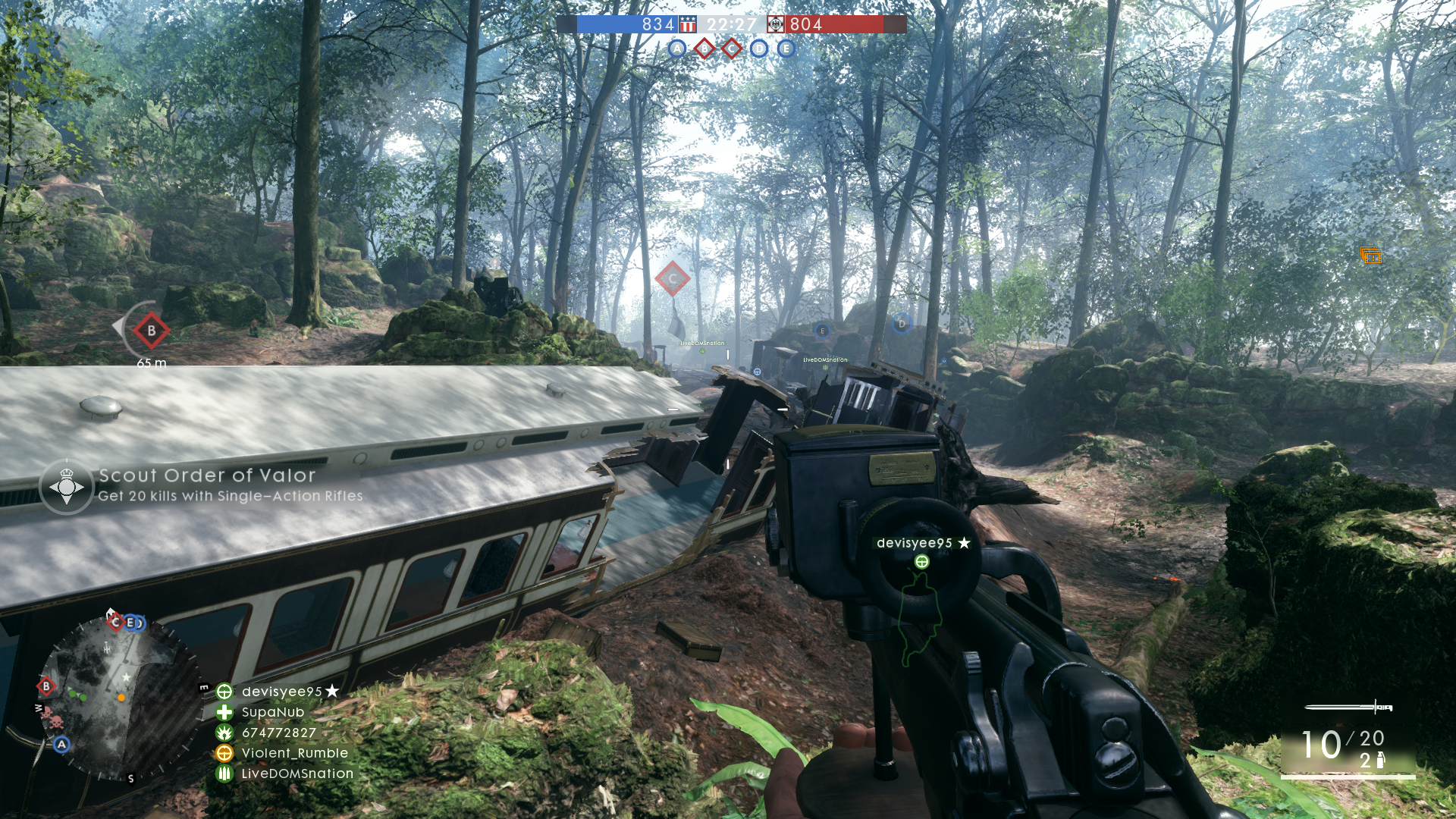Image resolution: width=1456 pixels, height=819 pixels.
Task: Select SupaNub in the squad list
Action: click(272, 712)
